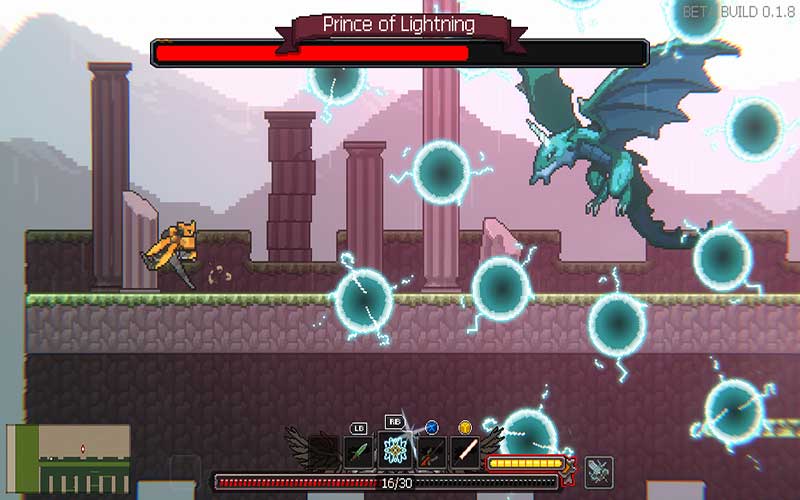Activate the ice snowflake spell slot

pos(395,452)
